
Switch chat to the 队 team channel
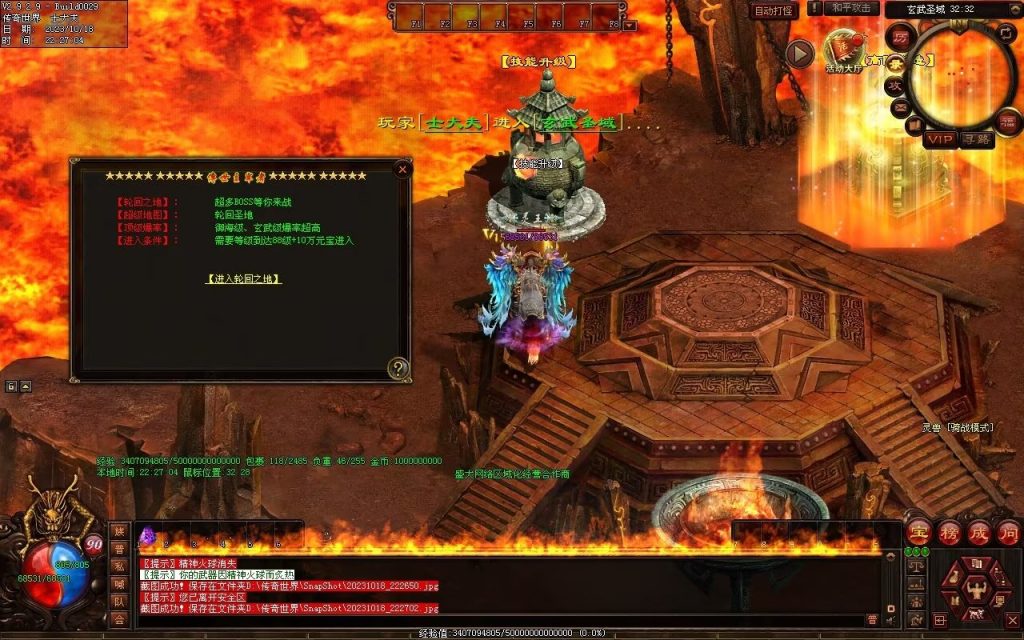click(119, 601)
